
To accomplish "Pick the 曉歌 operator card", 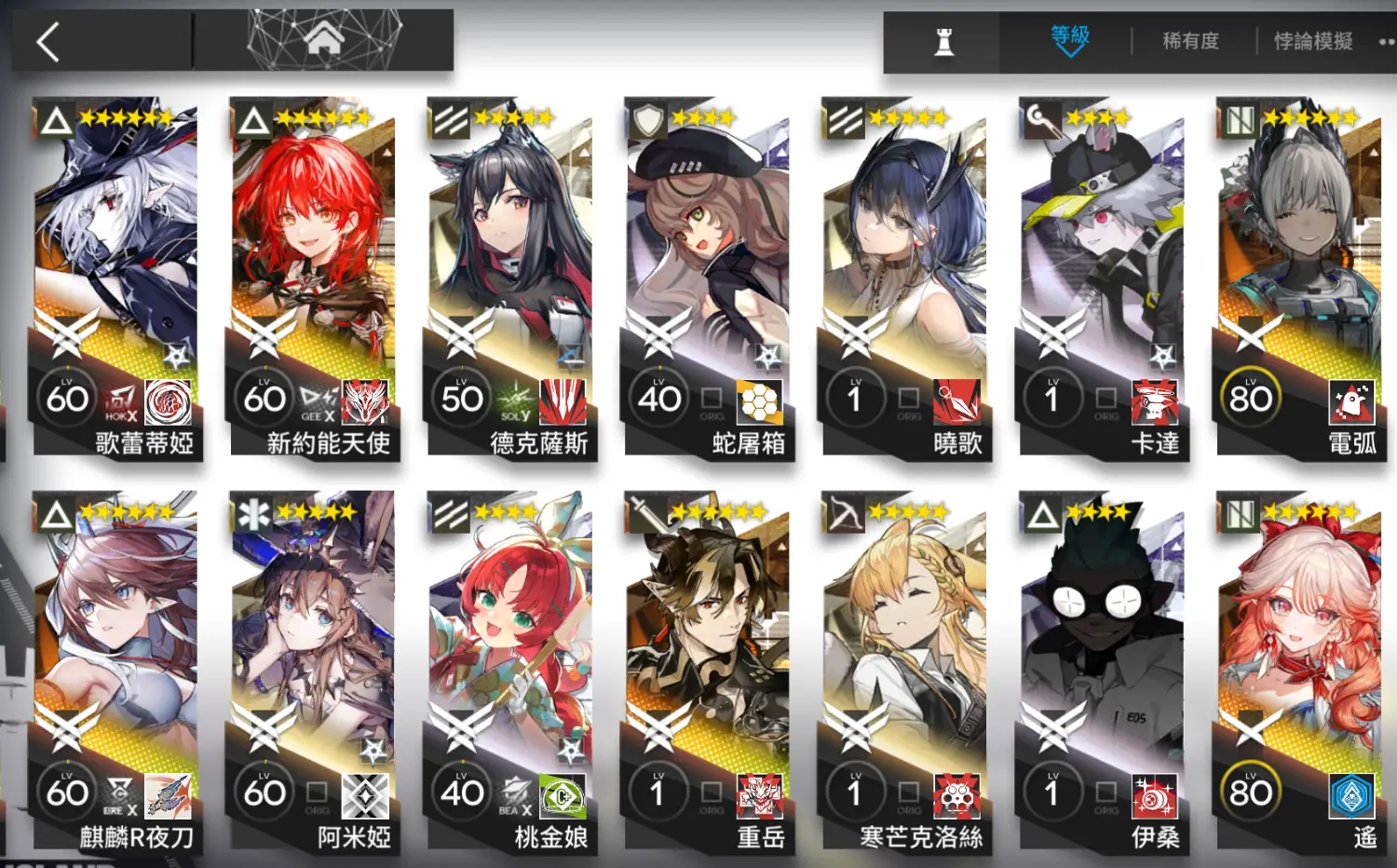I will click(905, 279).
